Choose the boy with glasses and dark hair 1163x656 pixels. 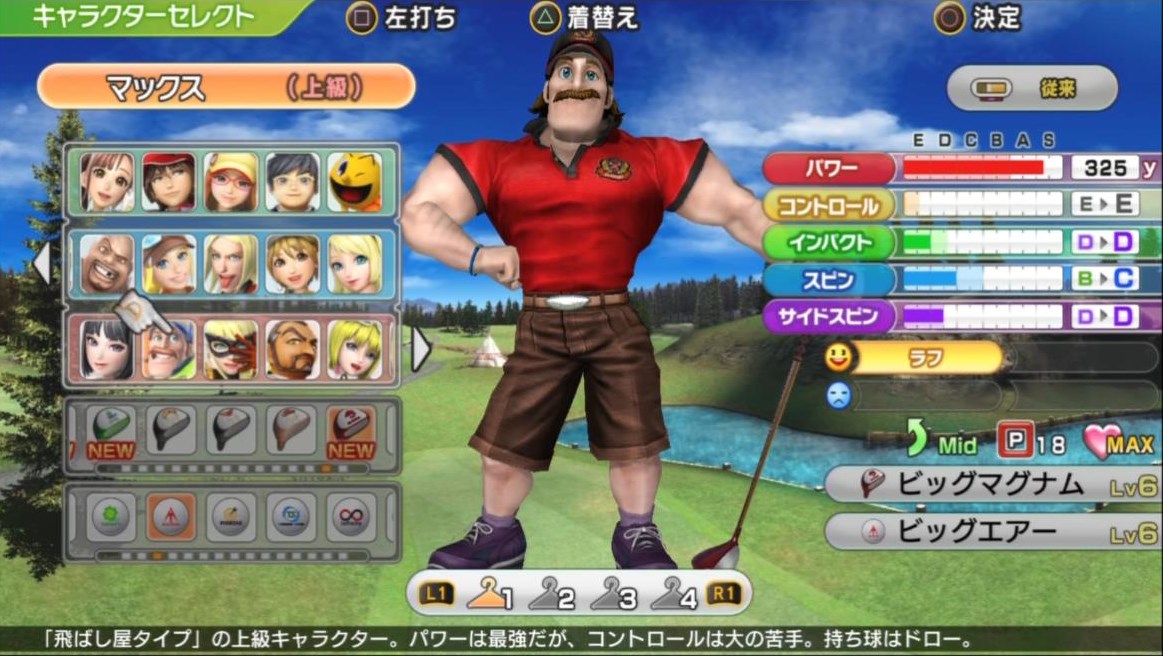pyautogui.click(x=293, y=181)
